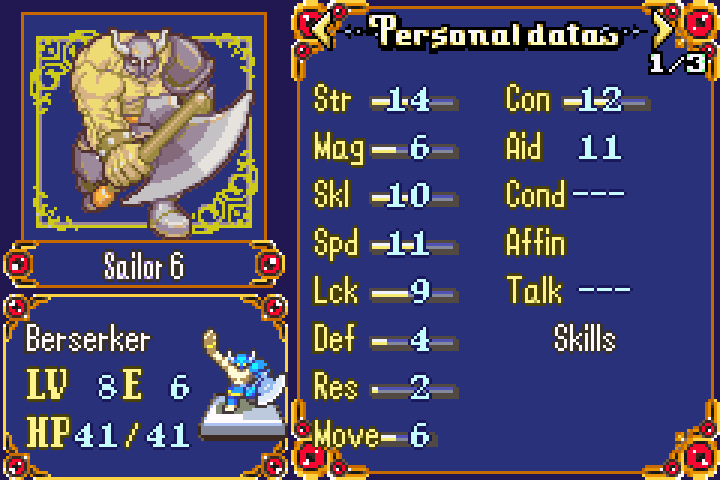Choose the Skl stat row
This screenshot has width=720, height=480.
[x=385, y=196]
